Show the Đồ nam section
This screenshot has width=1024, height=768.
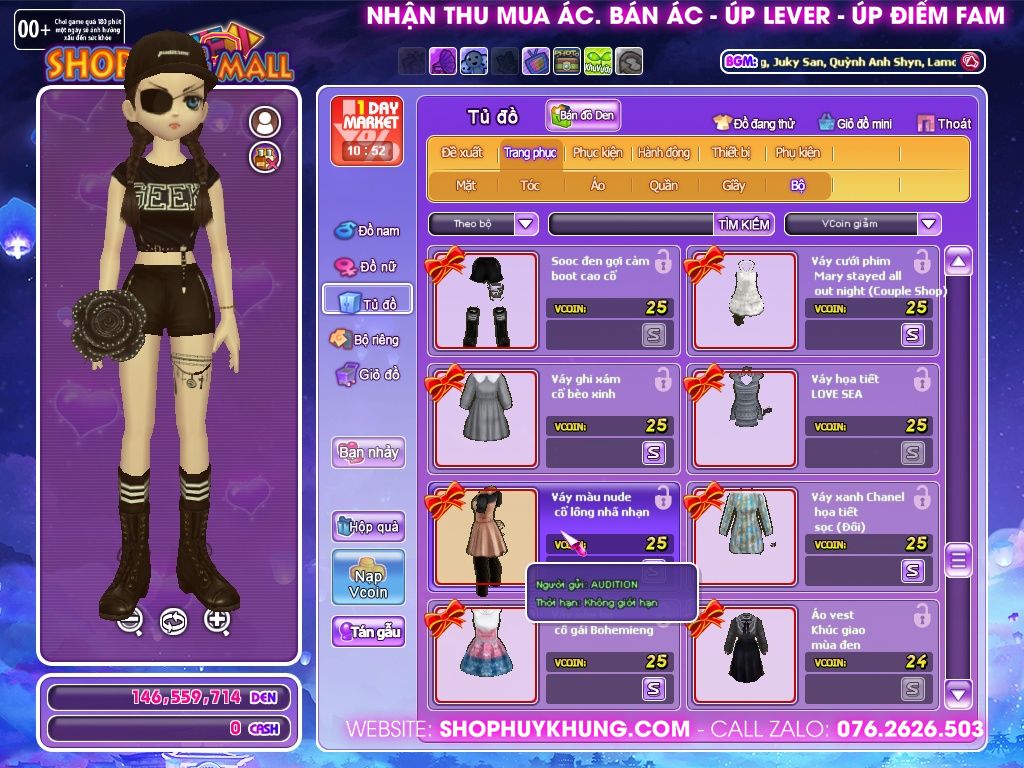[367, 231]
